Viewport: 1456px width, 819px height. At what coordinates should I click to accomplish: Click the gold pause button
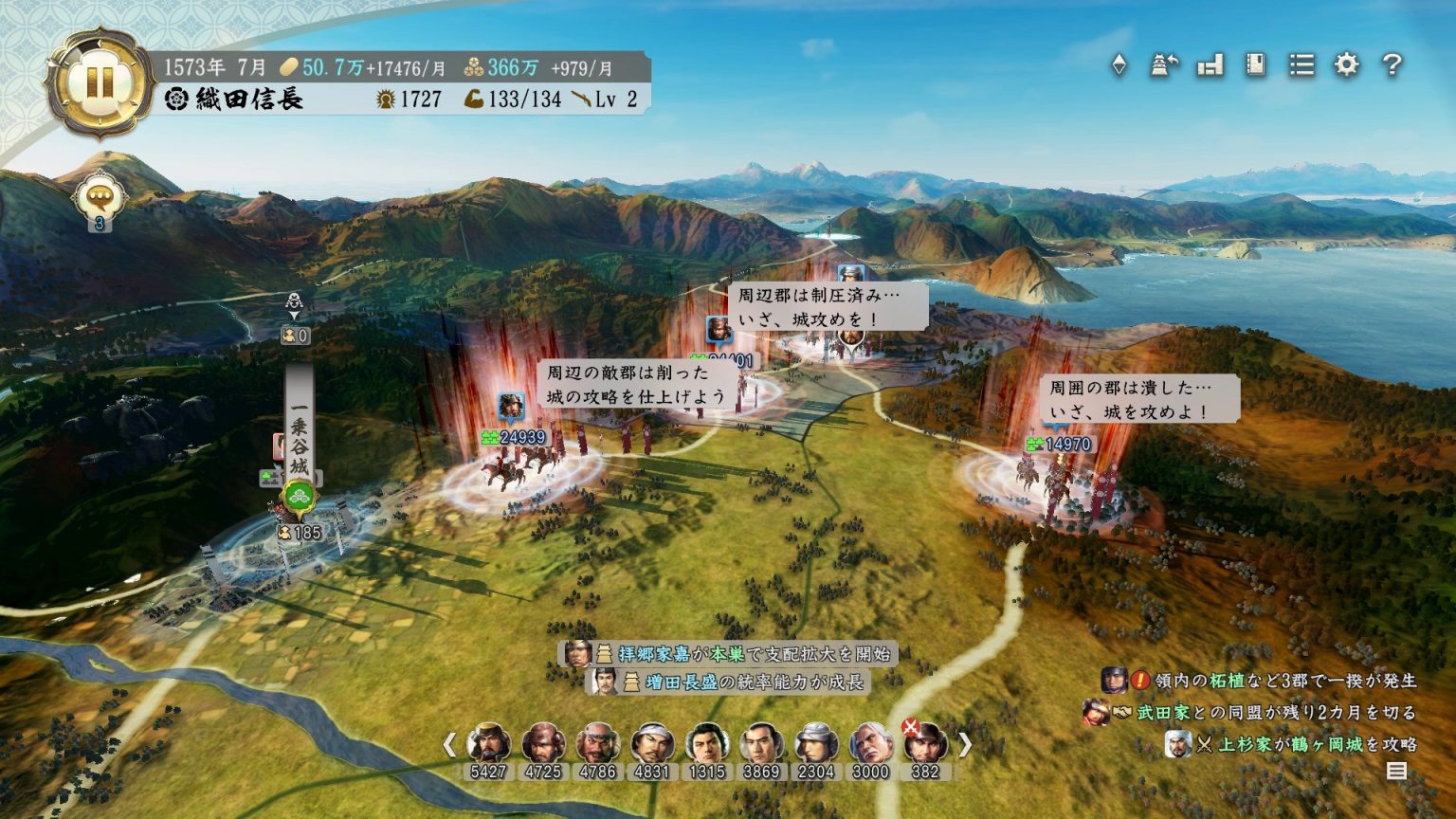coord(99,81)
